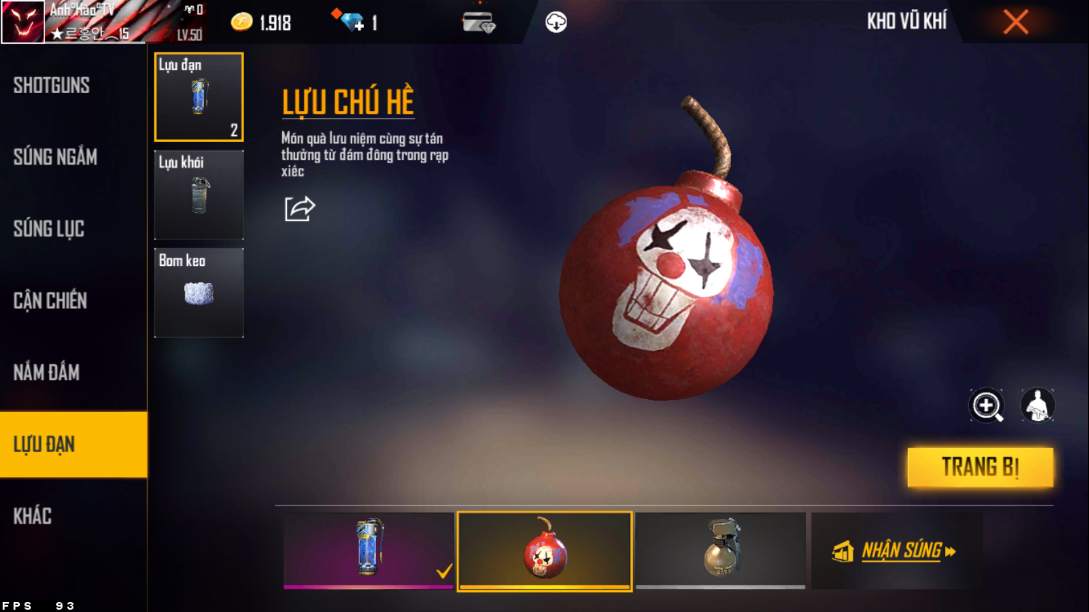Open the Nhận Súng link
This screenshot has height=612, width=1089.
(896, 550)
